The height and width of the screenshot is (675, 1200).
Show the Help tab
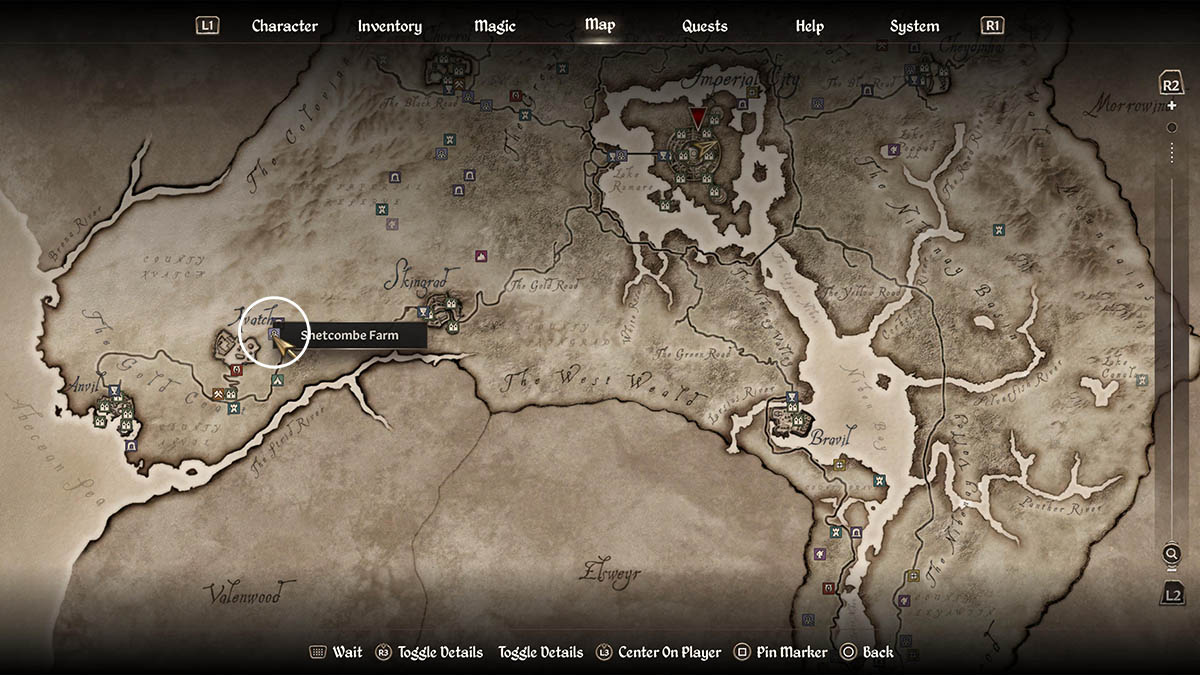click(x=809, y=26)
